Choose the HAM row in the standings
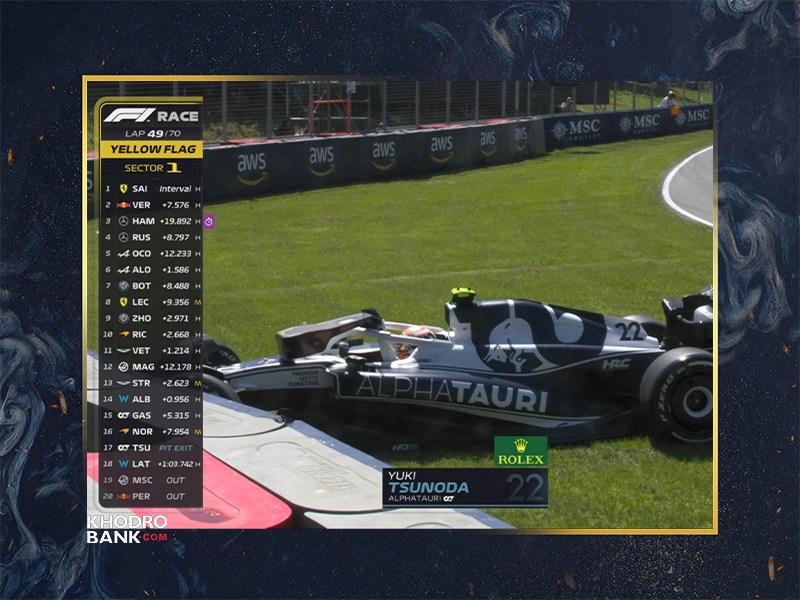800x600 pixels. [152, 221]
